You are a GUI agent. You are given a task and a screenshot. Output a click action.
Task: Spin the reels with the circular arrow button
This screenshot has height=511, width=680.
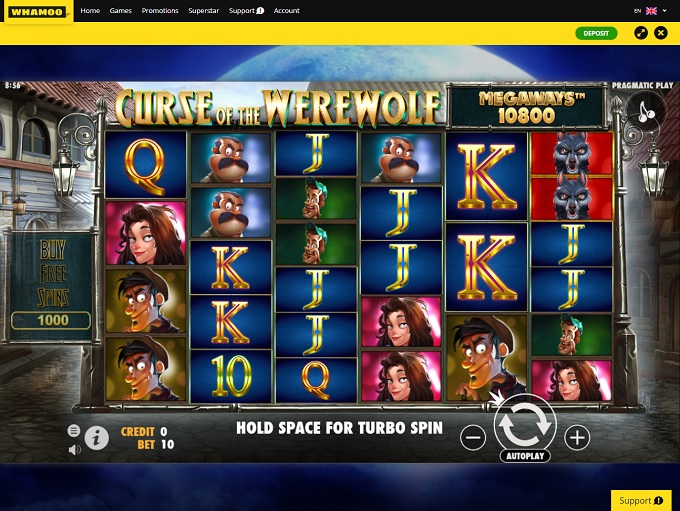pyautogui.click(x=524, y=424)
